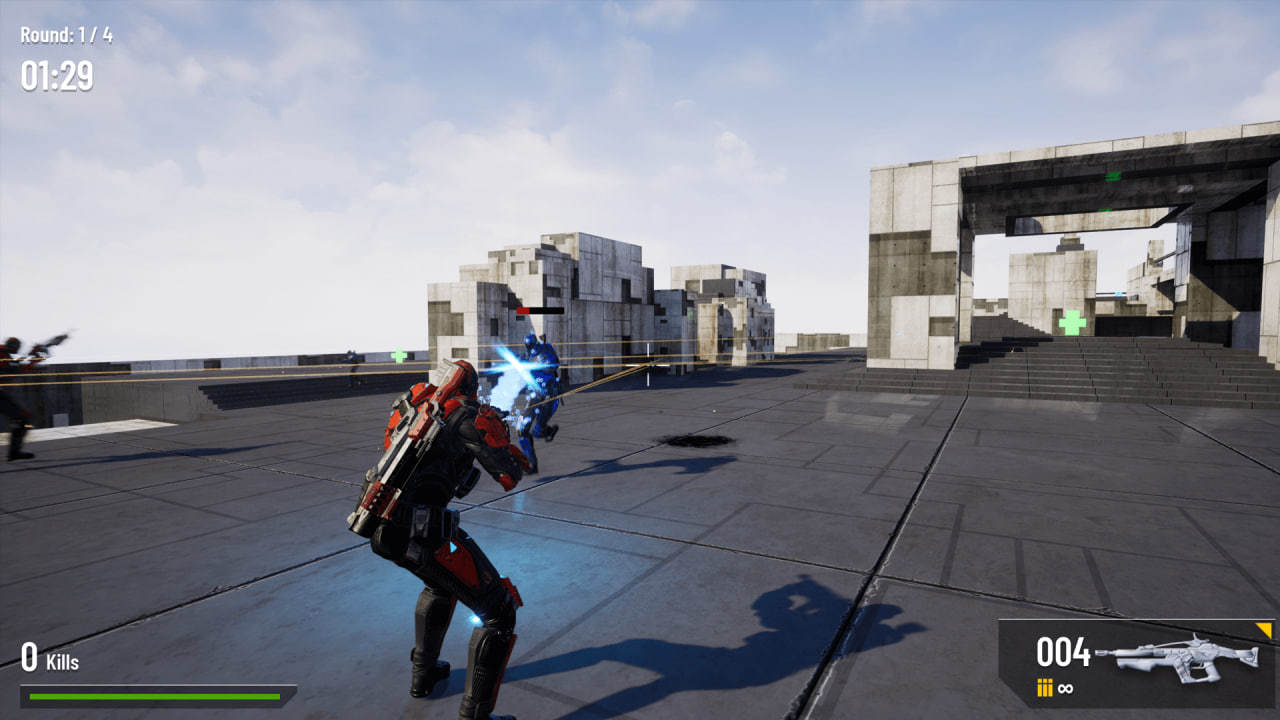Screen dimensions: 1280x720
Task: Click the green health pickup cross near the stairs
Action: (1071, 320)
